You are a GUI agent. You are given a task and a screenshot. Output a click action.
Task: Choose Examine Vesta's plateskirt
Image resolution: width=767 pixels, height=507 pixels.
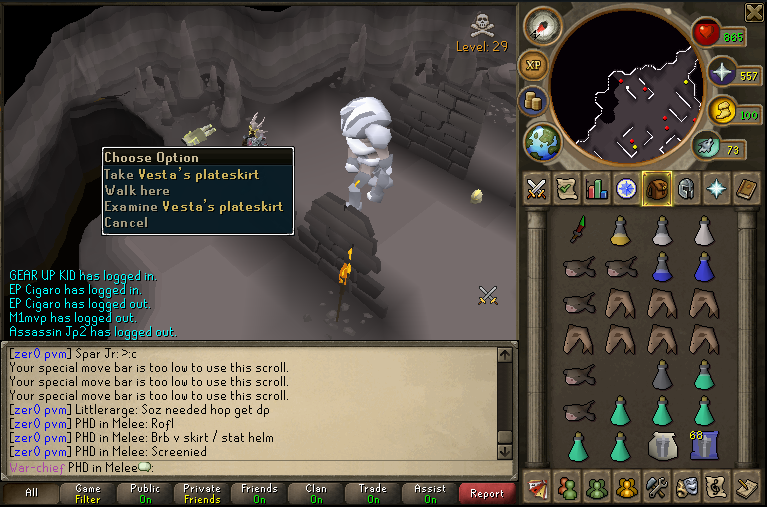coord(193,206)
